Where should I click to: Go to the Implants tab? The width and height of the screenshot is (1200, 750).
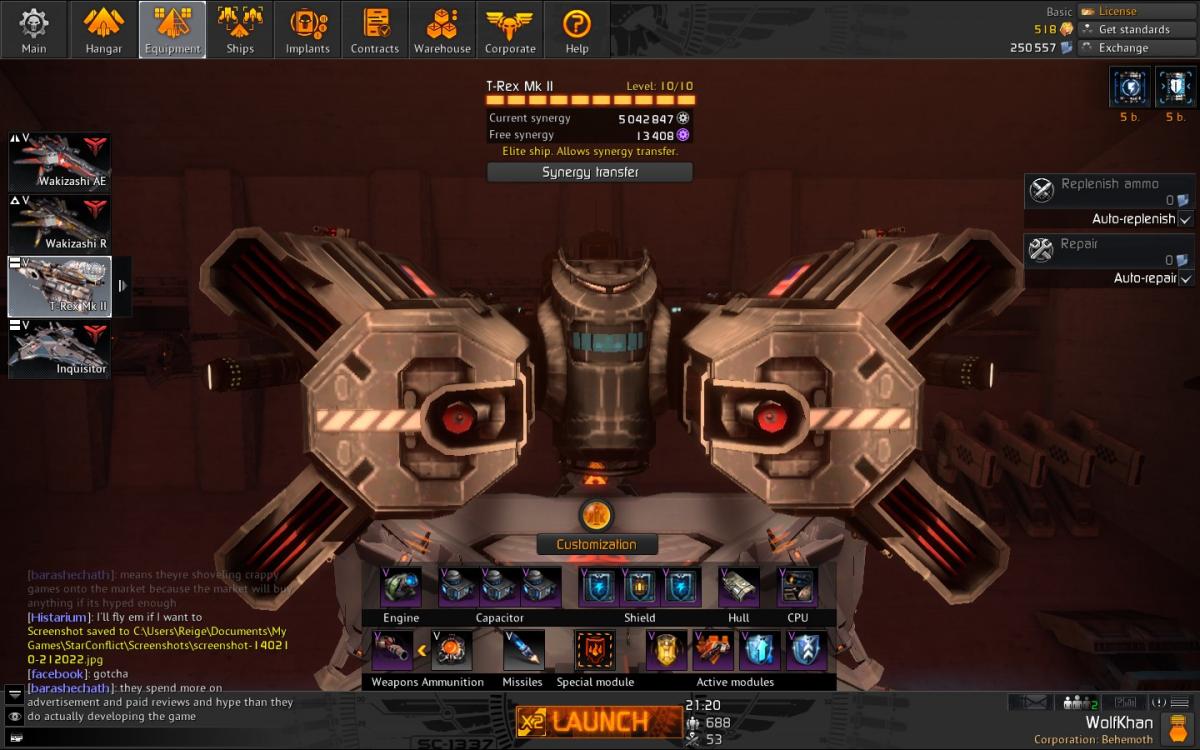(308, 30)
